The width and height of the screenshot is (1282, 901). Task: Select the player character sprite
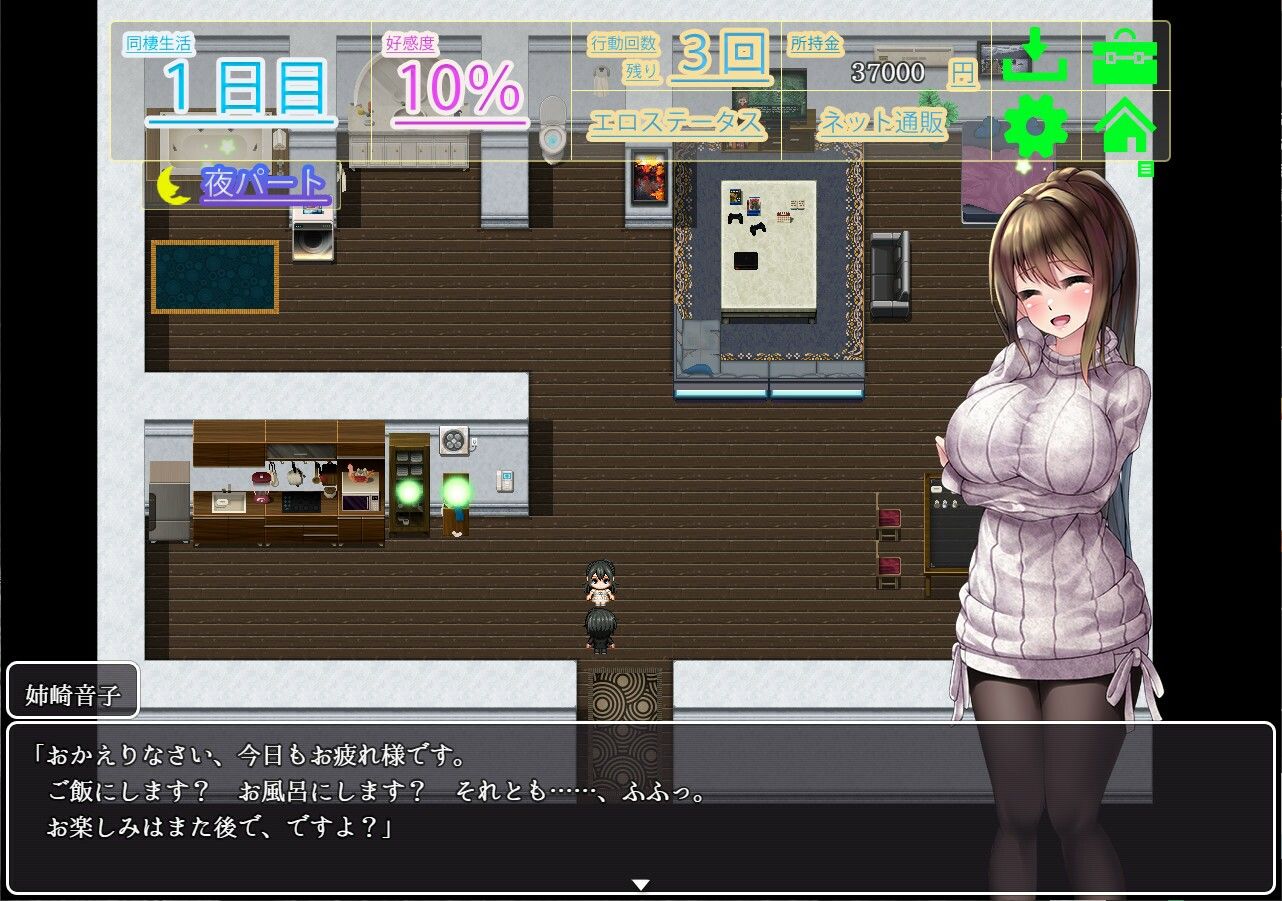[x=601, y=630]
